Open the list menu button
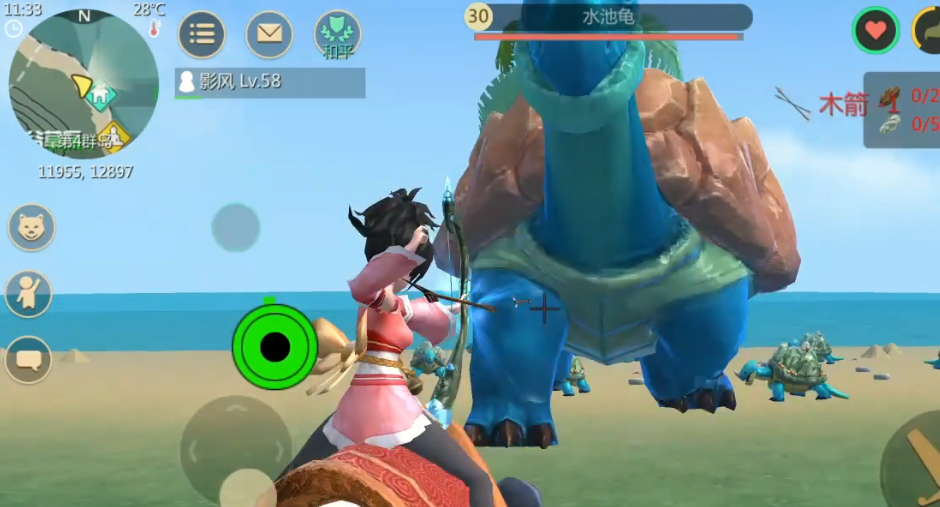 pos(202,34)
